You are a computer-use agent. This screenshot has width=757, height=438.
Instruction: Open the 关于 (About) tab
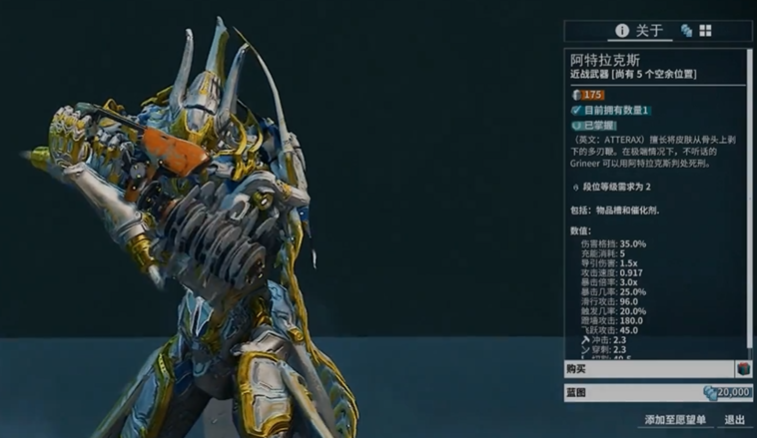click(x=640, y=30)
